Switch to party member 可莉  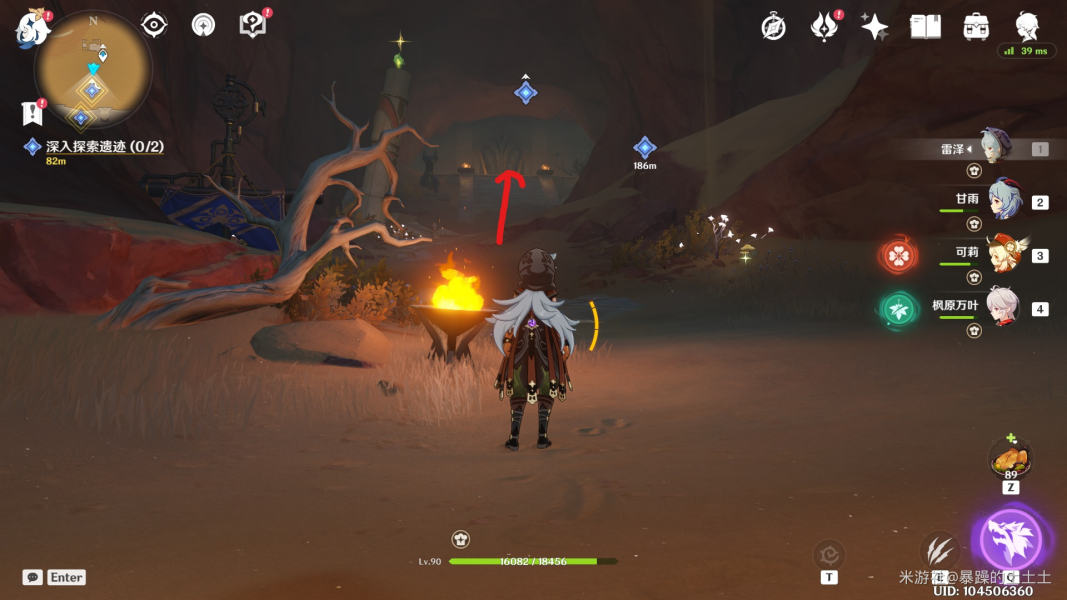(x=1003, y=254)
